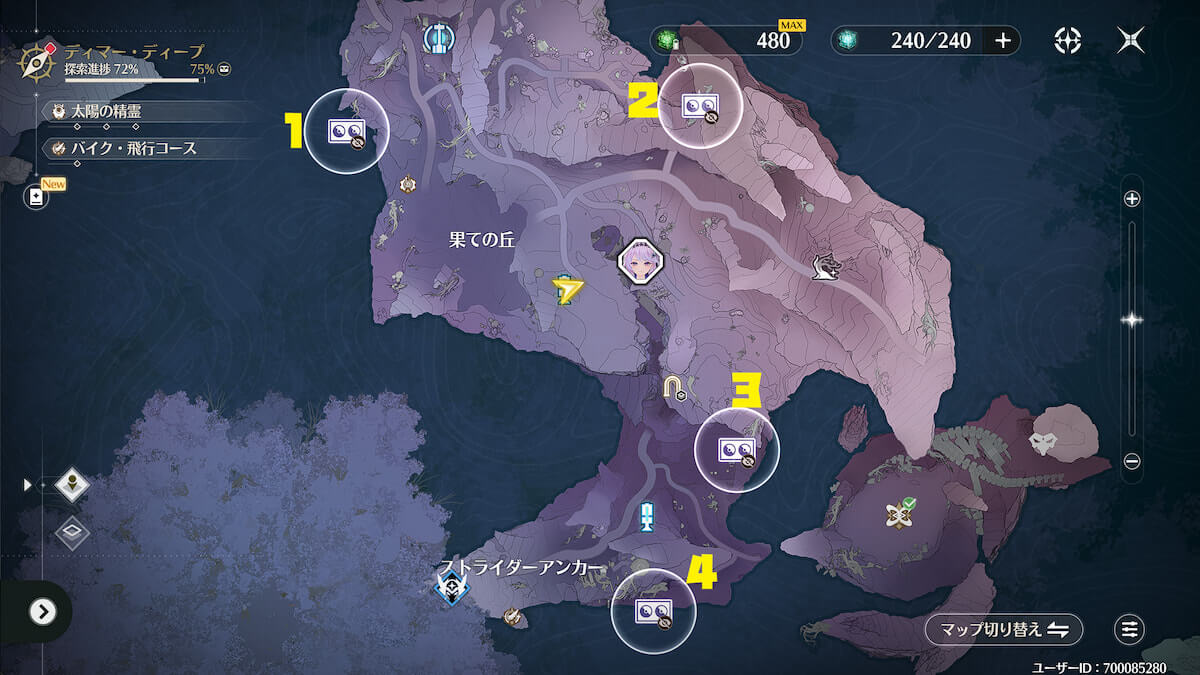Expand the side panel arrow button
The image size is (1200, 675).
click(x=42, y=611)
